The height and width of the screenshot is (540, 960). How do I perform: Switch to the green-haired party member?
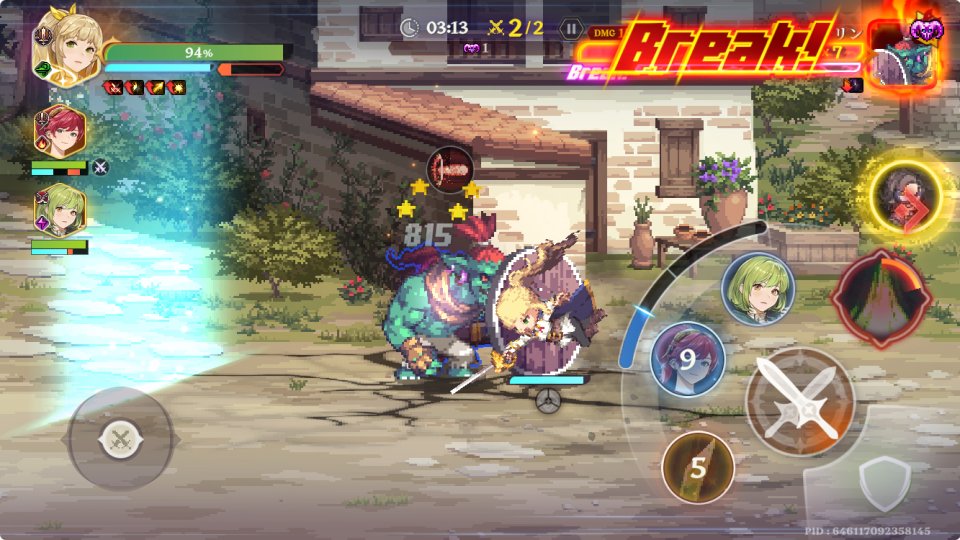62,210
